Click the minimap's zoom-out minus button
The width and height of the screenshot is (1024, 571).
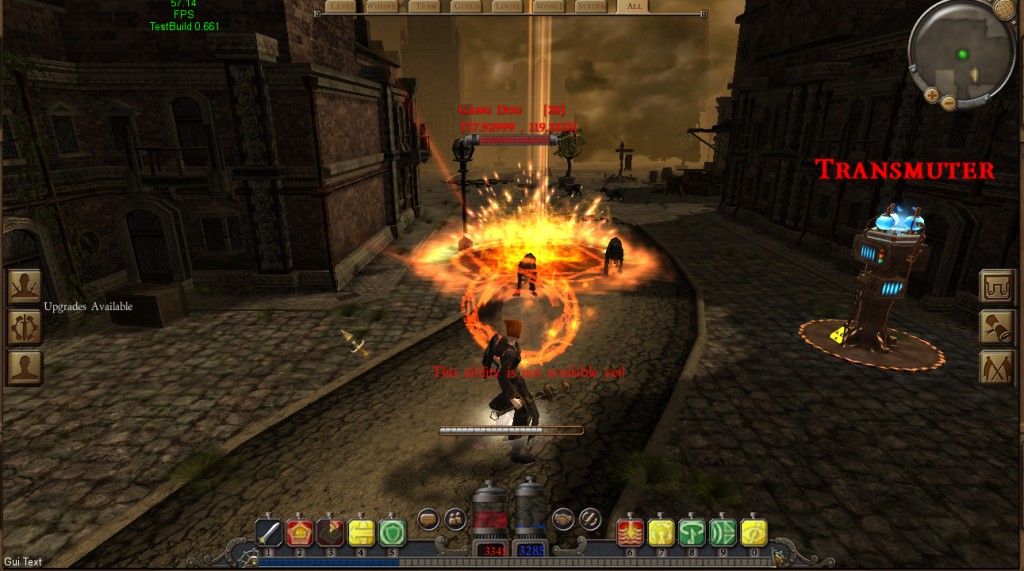pyautogui.click(x=949, y=102)
